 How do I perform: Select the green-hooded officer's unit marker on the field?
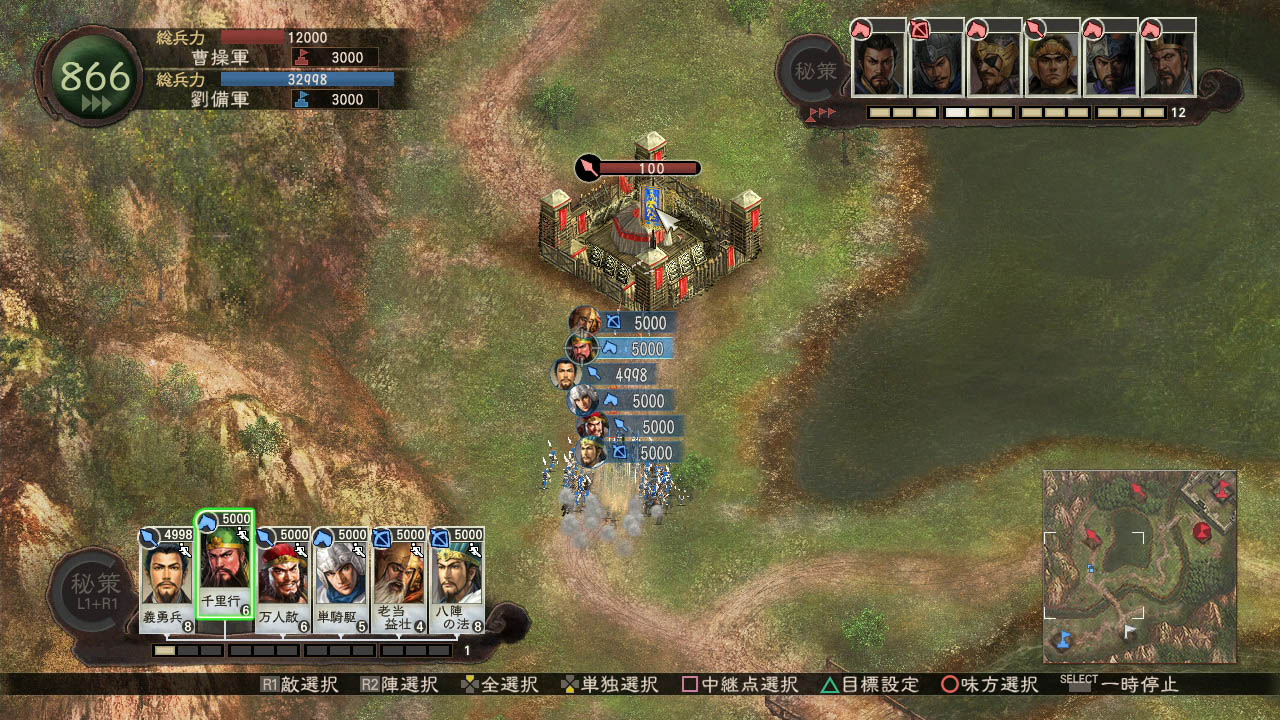coord(582,348)
